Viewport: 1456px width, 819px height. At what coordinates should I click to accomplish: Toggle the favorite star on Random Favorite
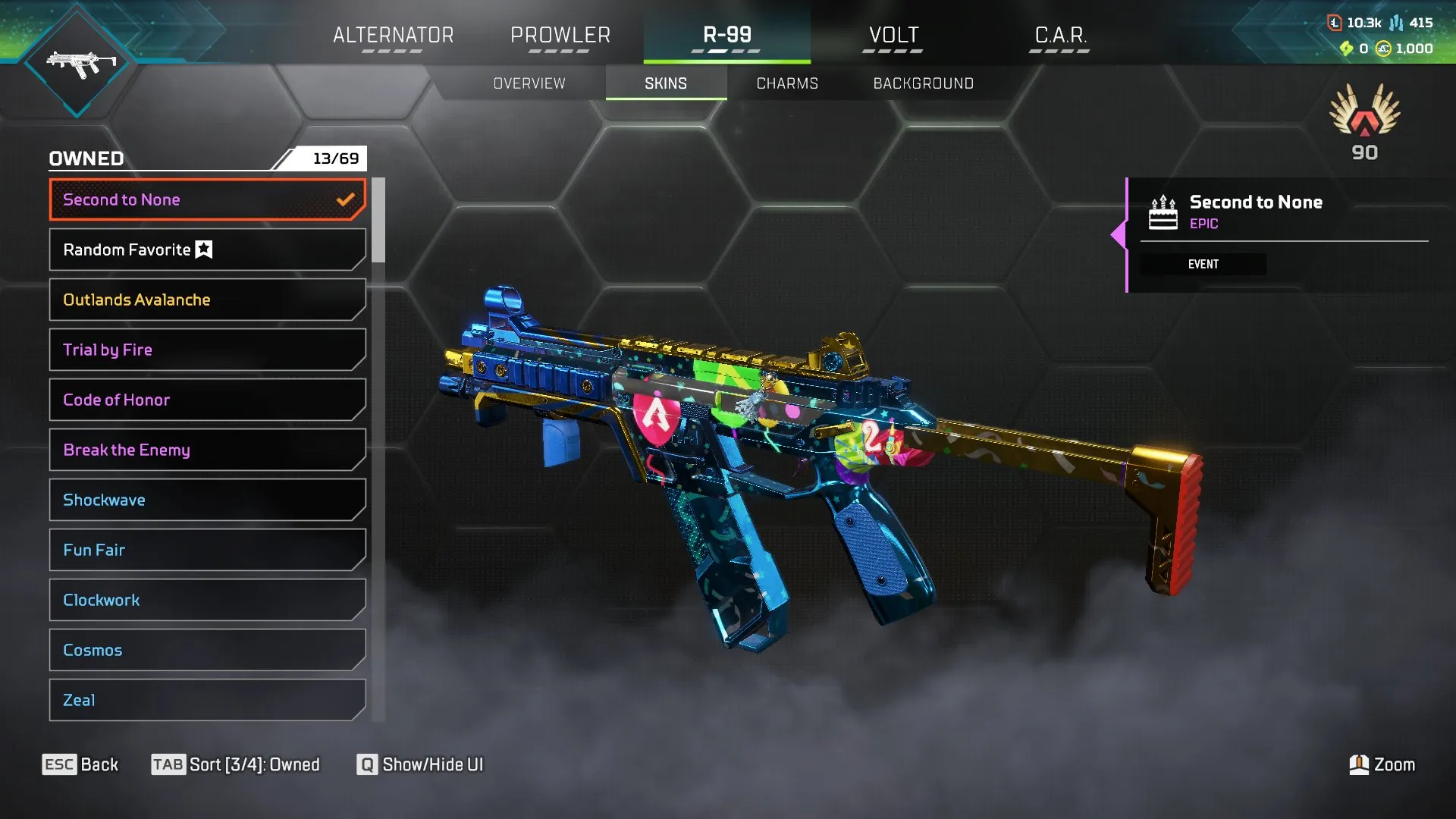pos(203,248)
